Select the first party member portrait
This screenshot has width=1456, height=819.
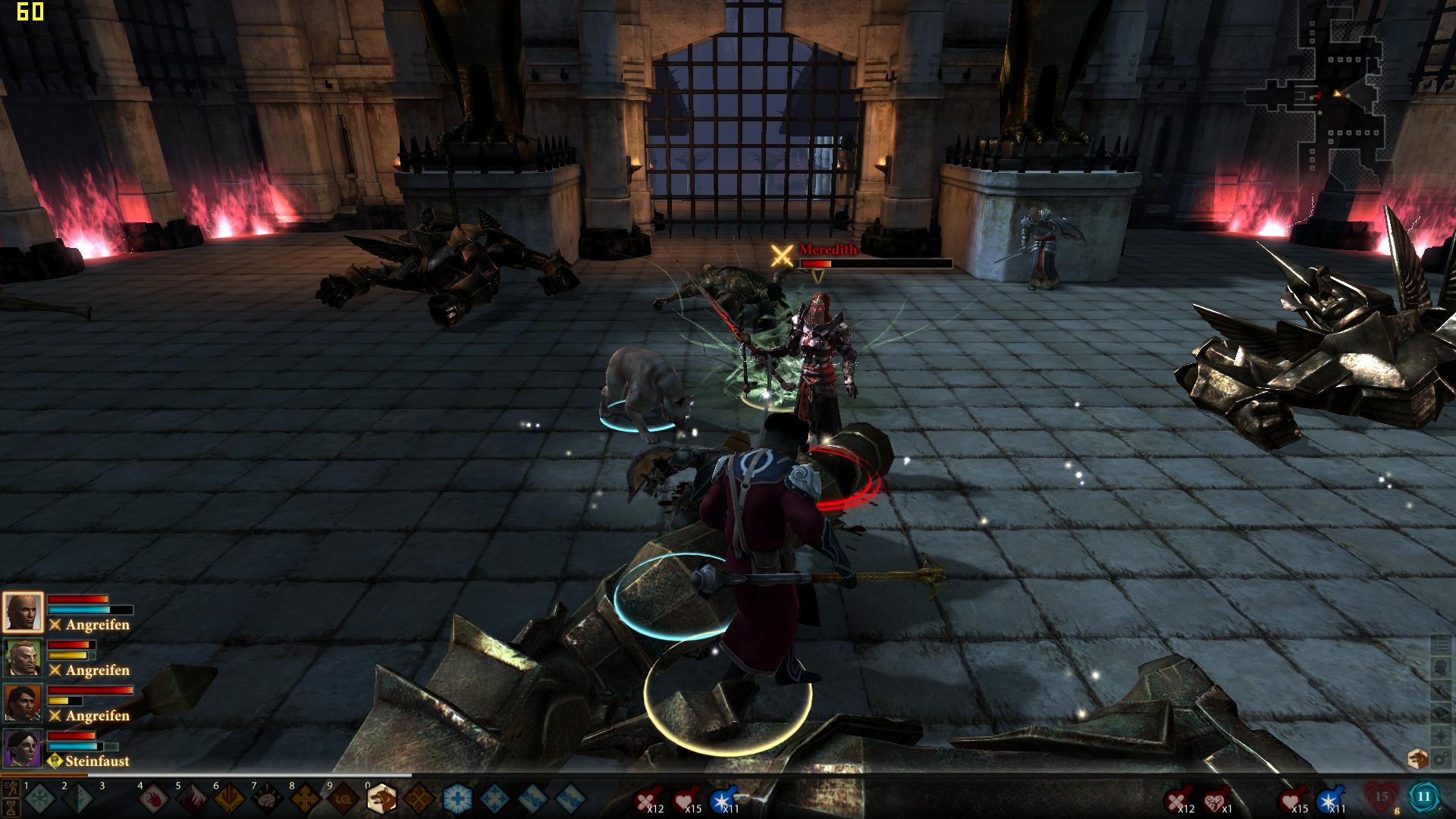23,612
